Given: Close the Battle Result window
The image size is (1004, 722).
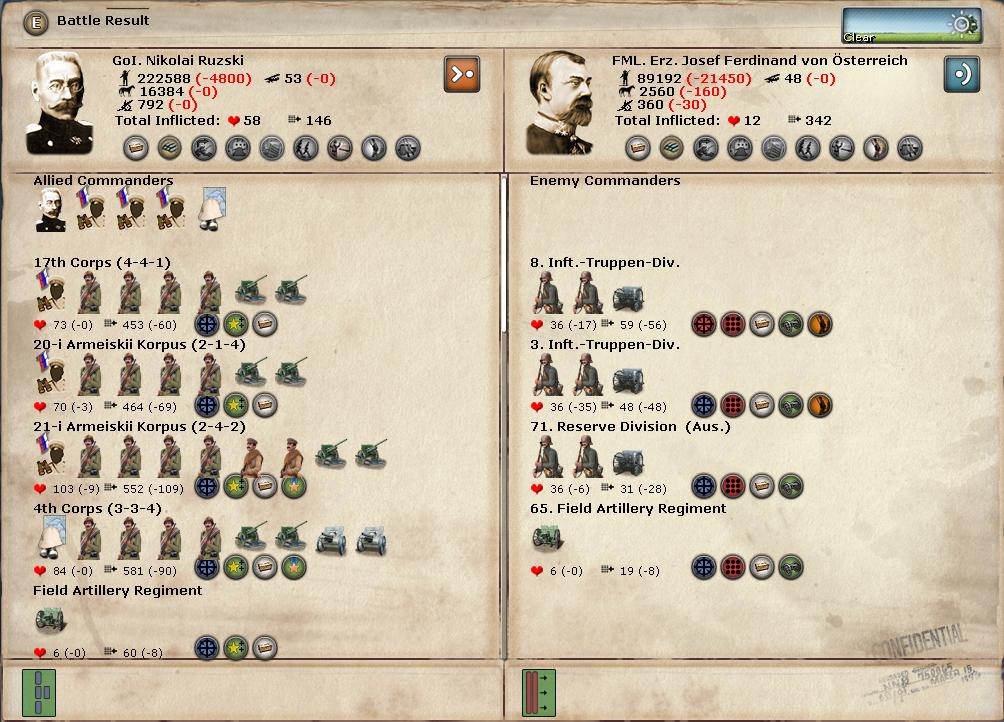Looking at the screenshot, I should pos(36,21).
